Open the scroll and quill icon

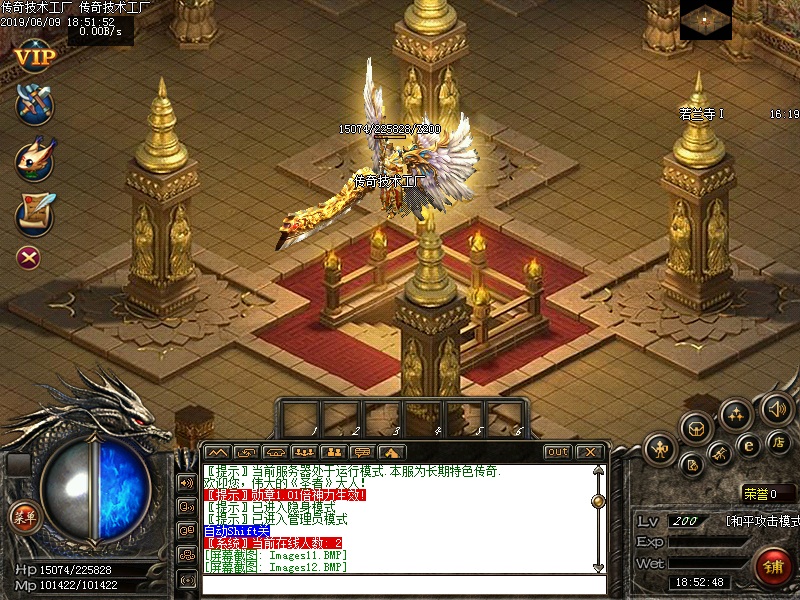(34, 212)
